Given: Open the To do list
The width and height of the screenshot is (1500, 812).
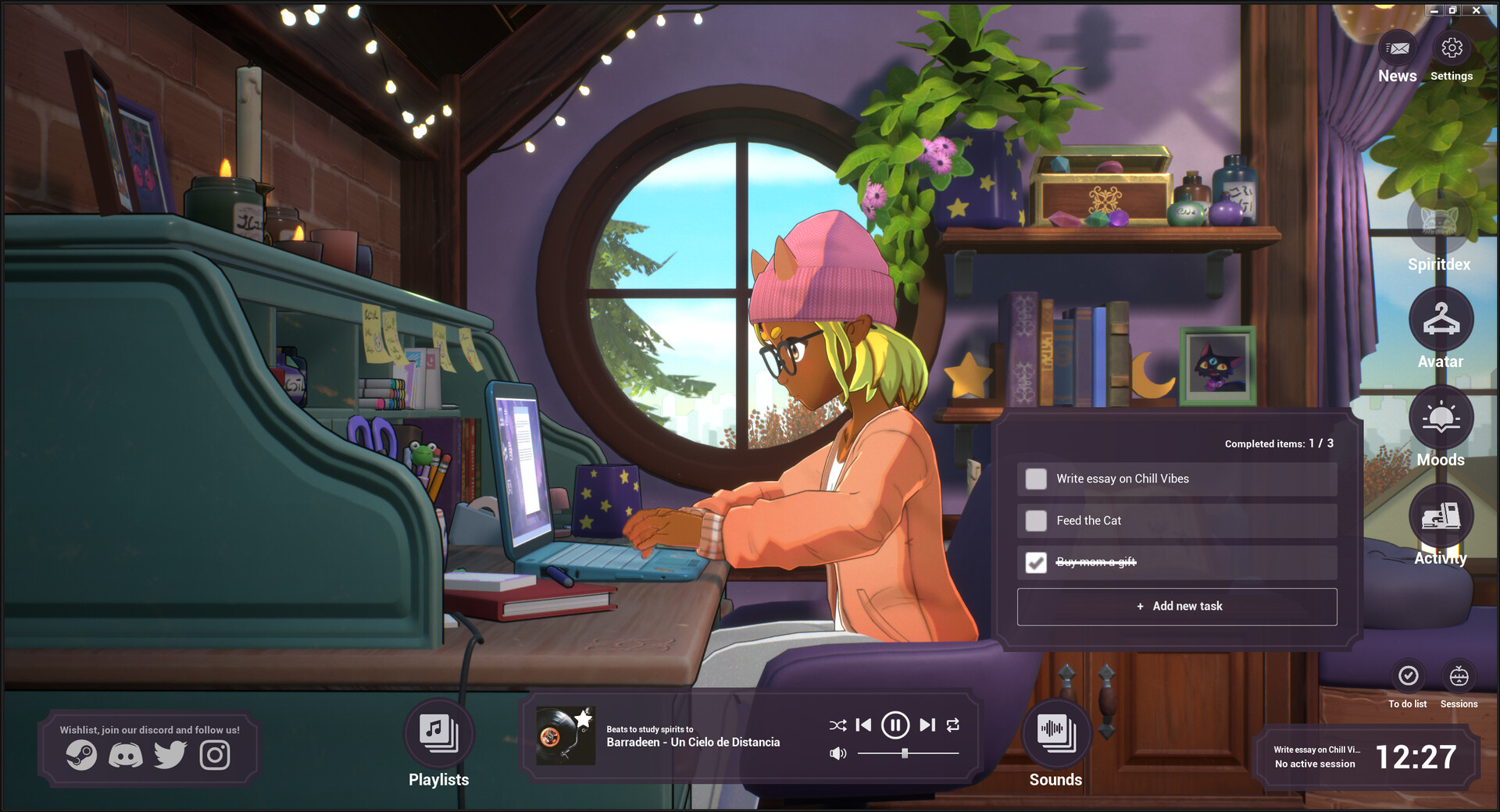Looking at the screenshot, I should point(1408,675).
